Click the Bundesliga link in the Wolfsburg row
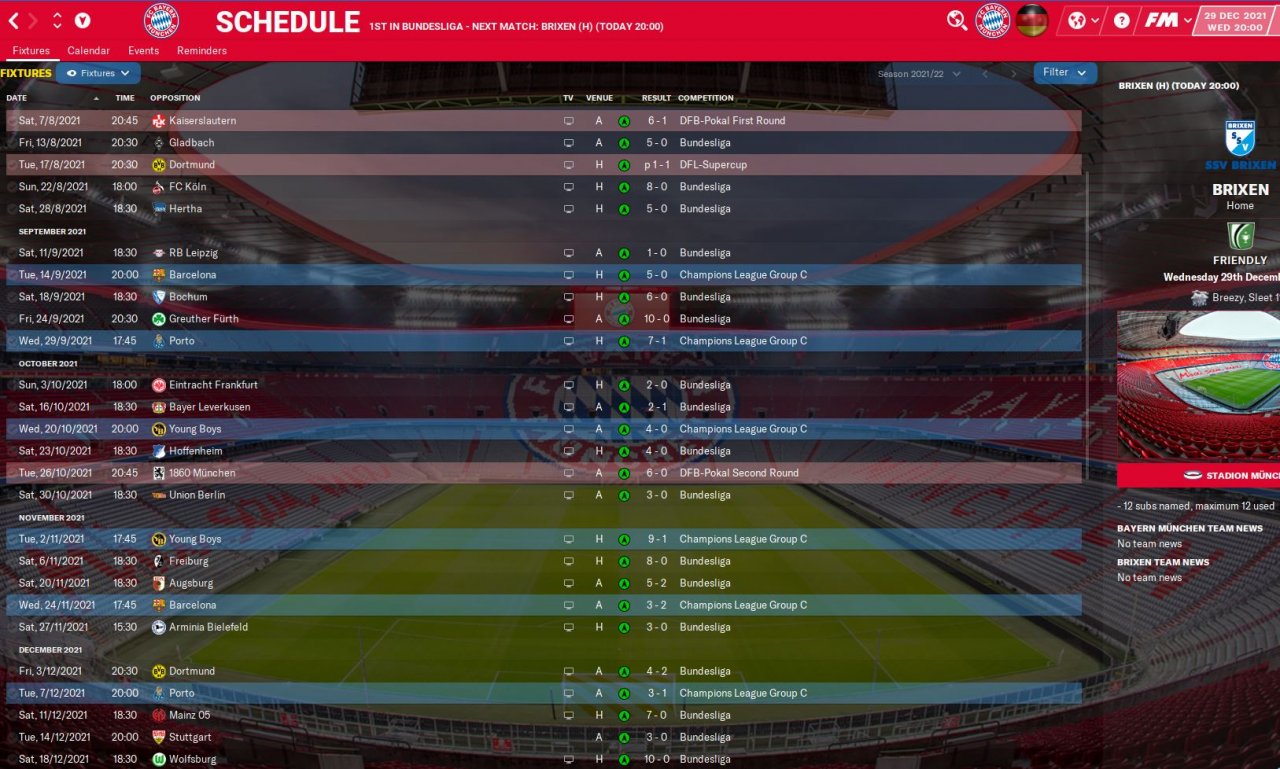 [x=705, y=759]
